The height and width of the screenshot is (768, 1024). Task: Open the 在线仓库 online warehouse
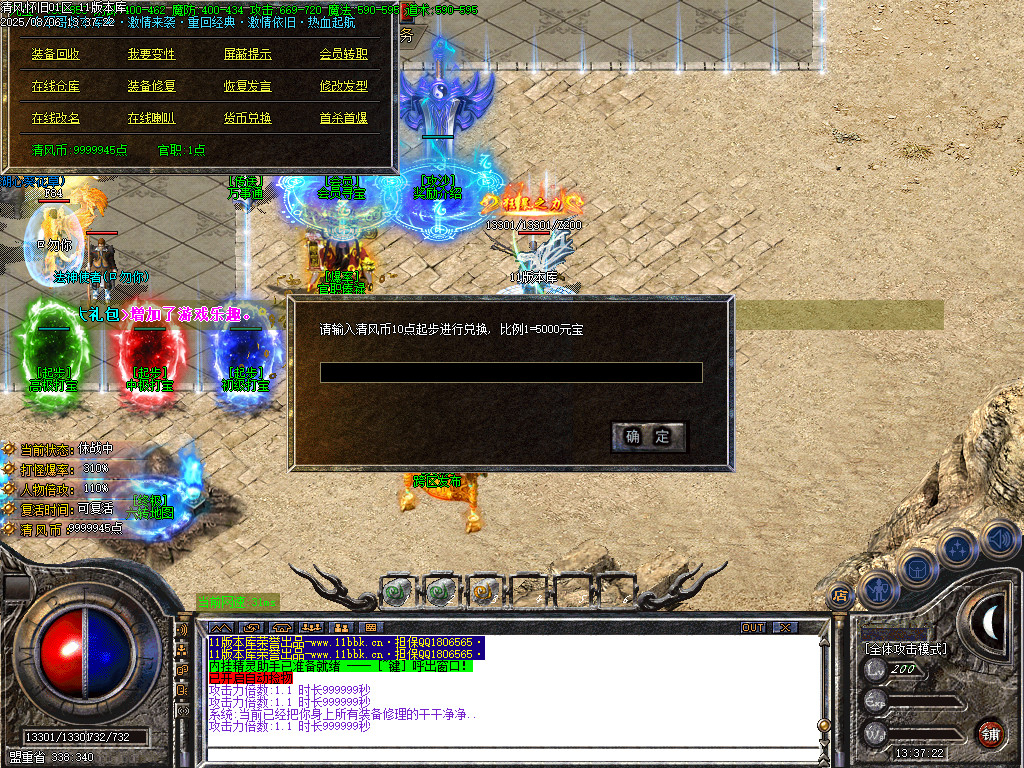tap(56, 87)
